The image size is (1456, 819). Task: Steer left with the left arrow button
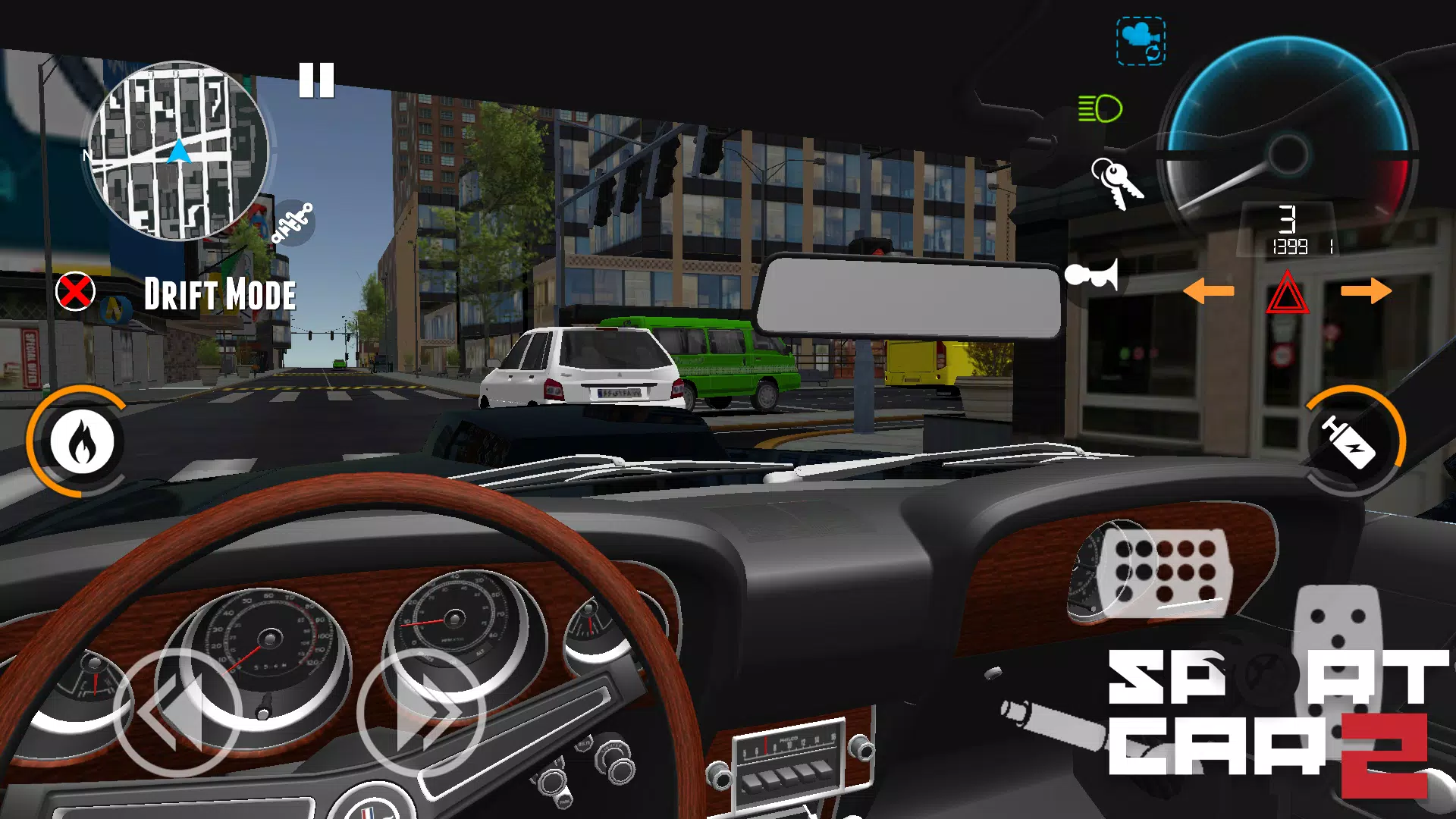(177, 713)
